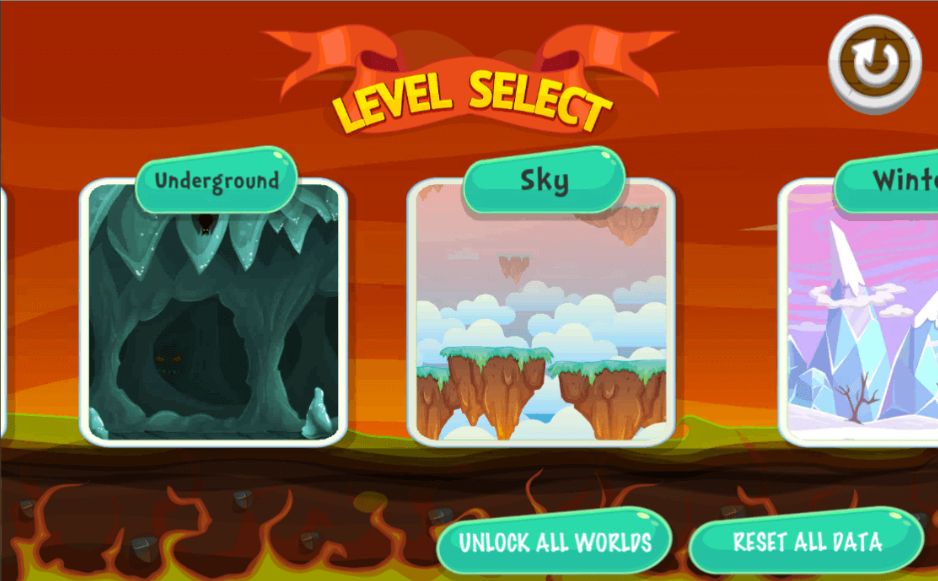Click the Unlock All Worlds button
The width and height of the screenshot is (938, 581).
[x=555, y=543]
